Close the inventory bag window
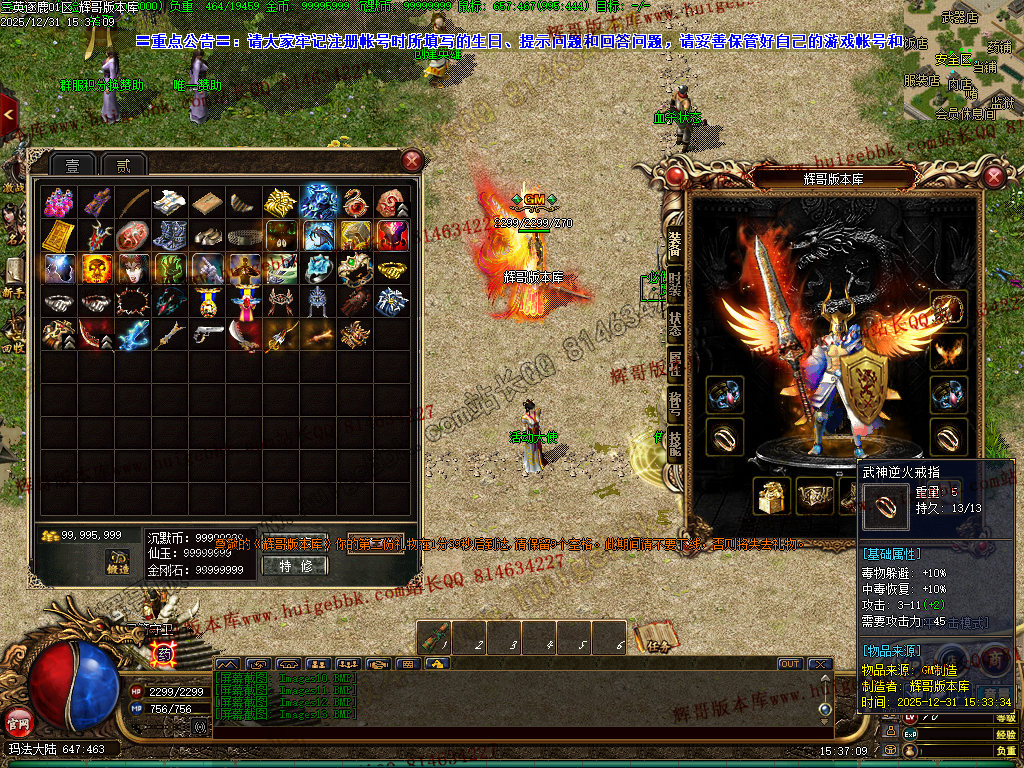Screen dimensions: 1024x768 coord(412,161)
